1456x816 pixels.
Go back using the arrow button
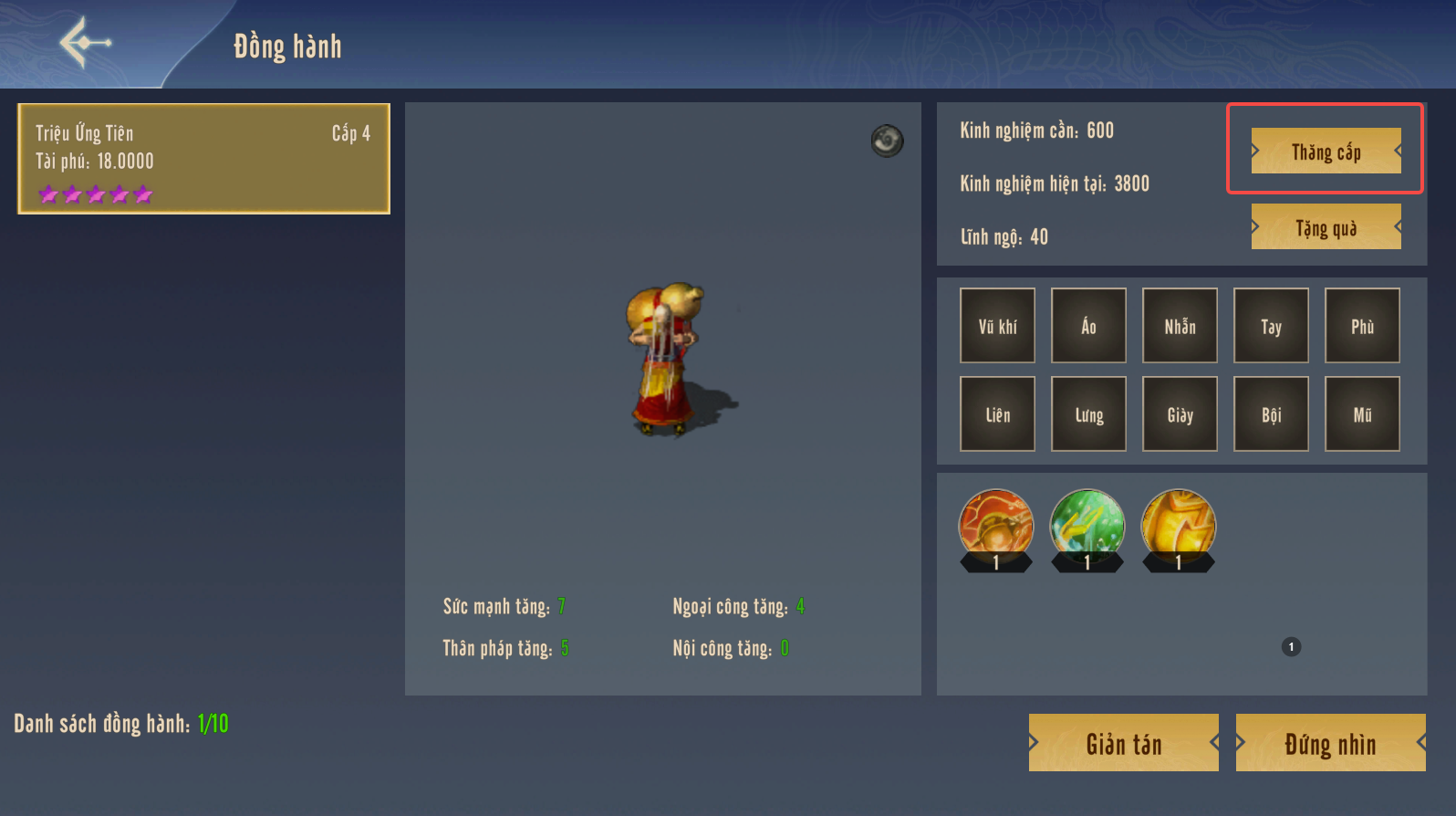click(85, 42)
